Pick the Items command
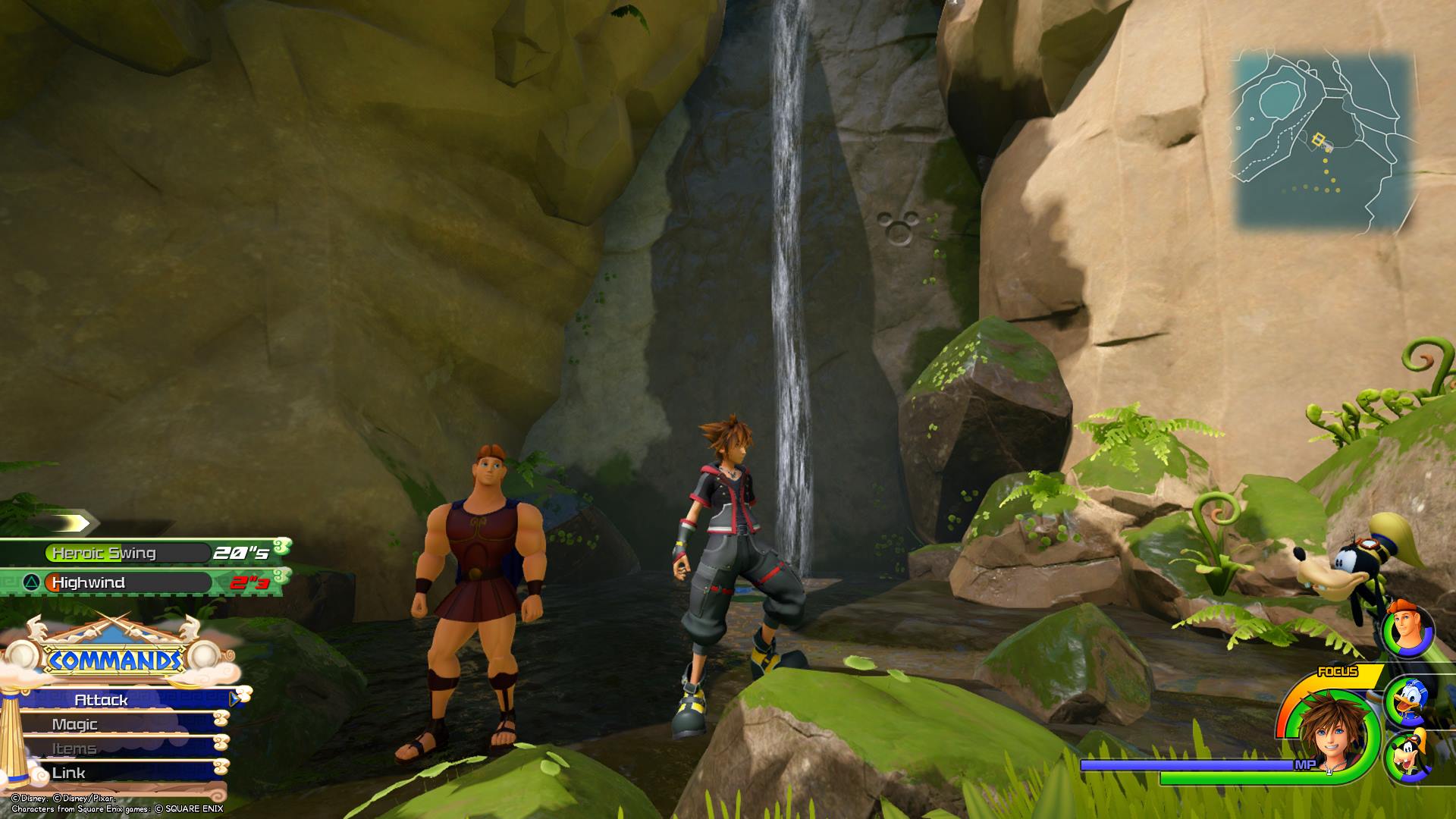This screenshot has width=1456, height=819. (114, 748)
